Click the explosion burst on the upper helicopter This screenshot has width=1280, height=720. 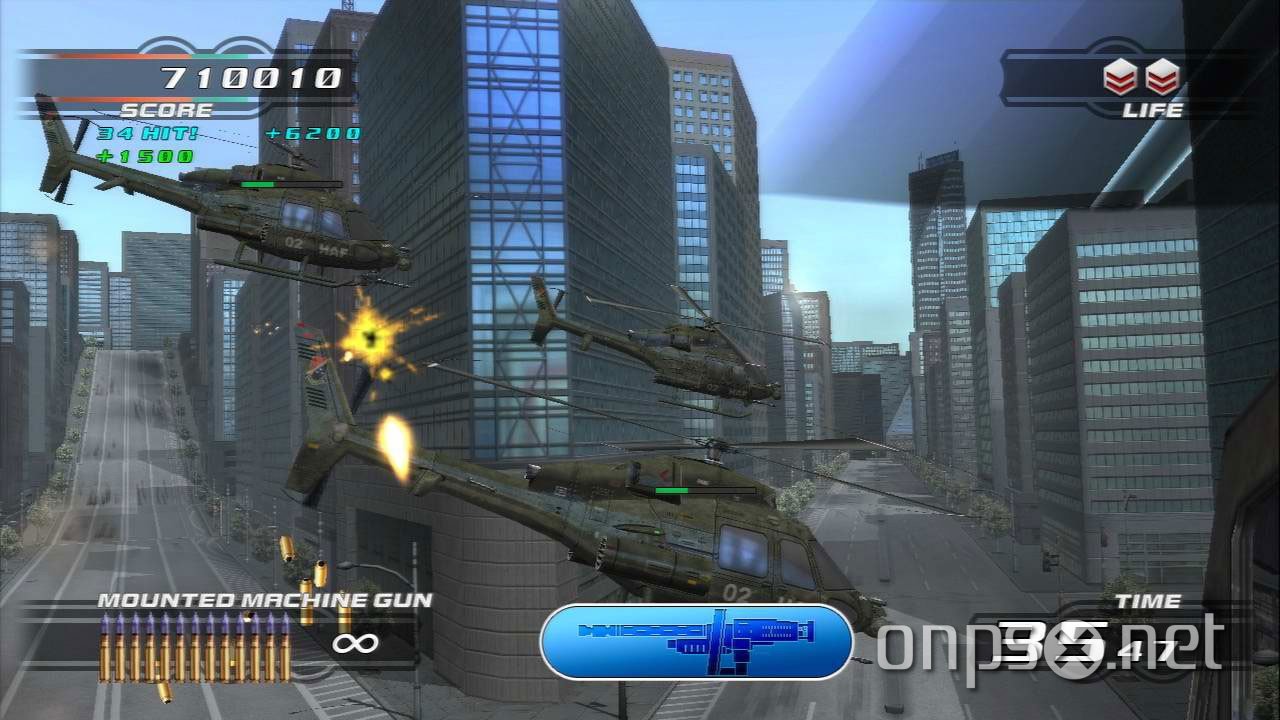click(370, 335)
